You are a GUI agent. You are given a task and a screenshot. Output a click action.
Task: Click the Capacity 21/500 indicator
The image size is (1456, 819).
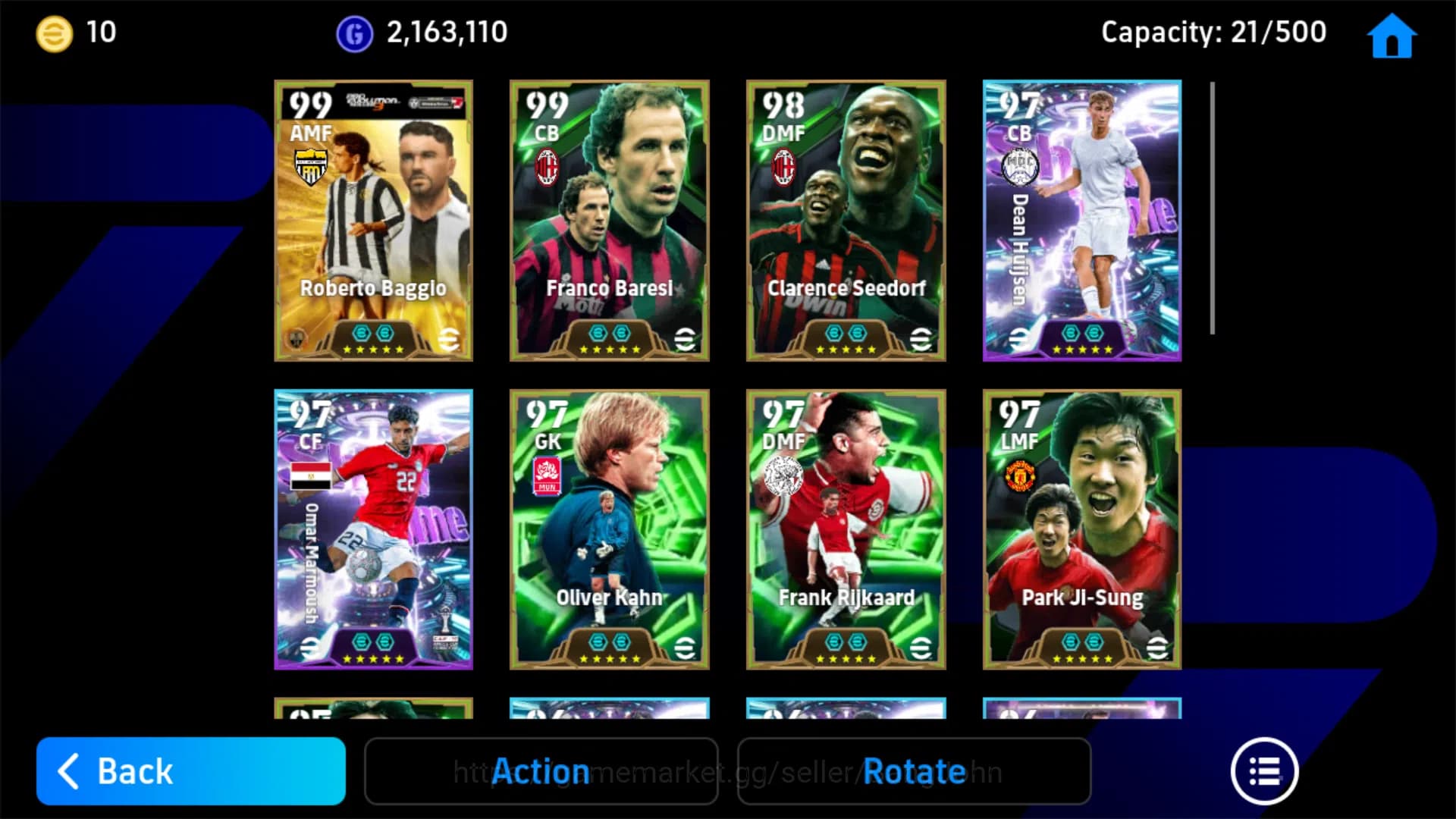pyautogui.click(x=1213, y=32)
